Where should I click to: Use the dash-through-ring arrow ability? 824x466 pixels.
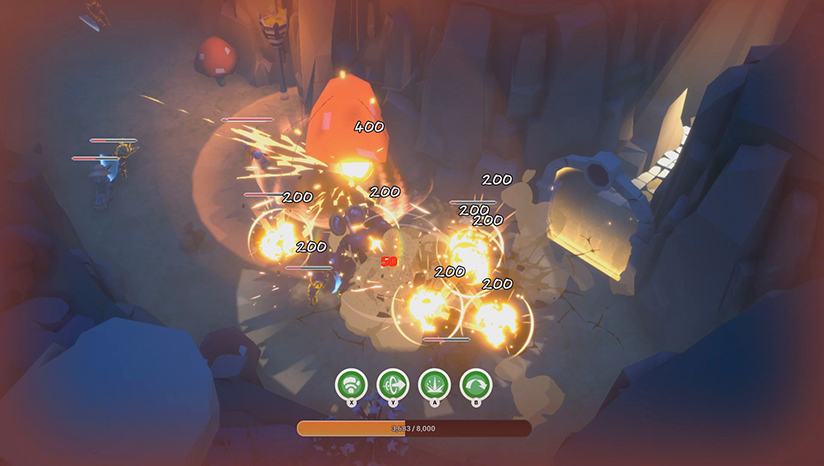pos(392,383)
